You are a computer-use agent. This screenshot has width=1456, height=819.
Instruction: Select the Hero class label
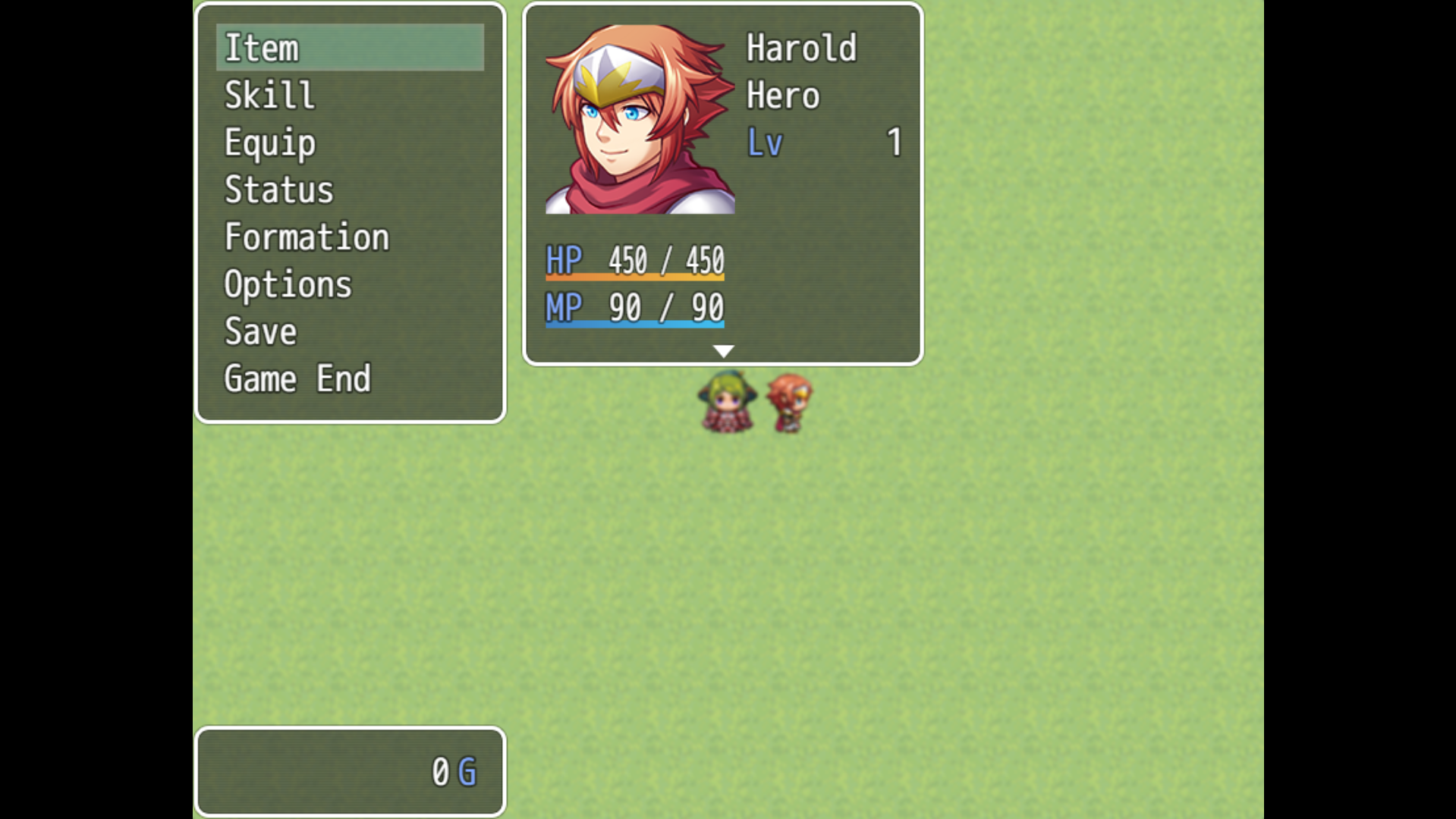782,94
